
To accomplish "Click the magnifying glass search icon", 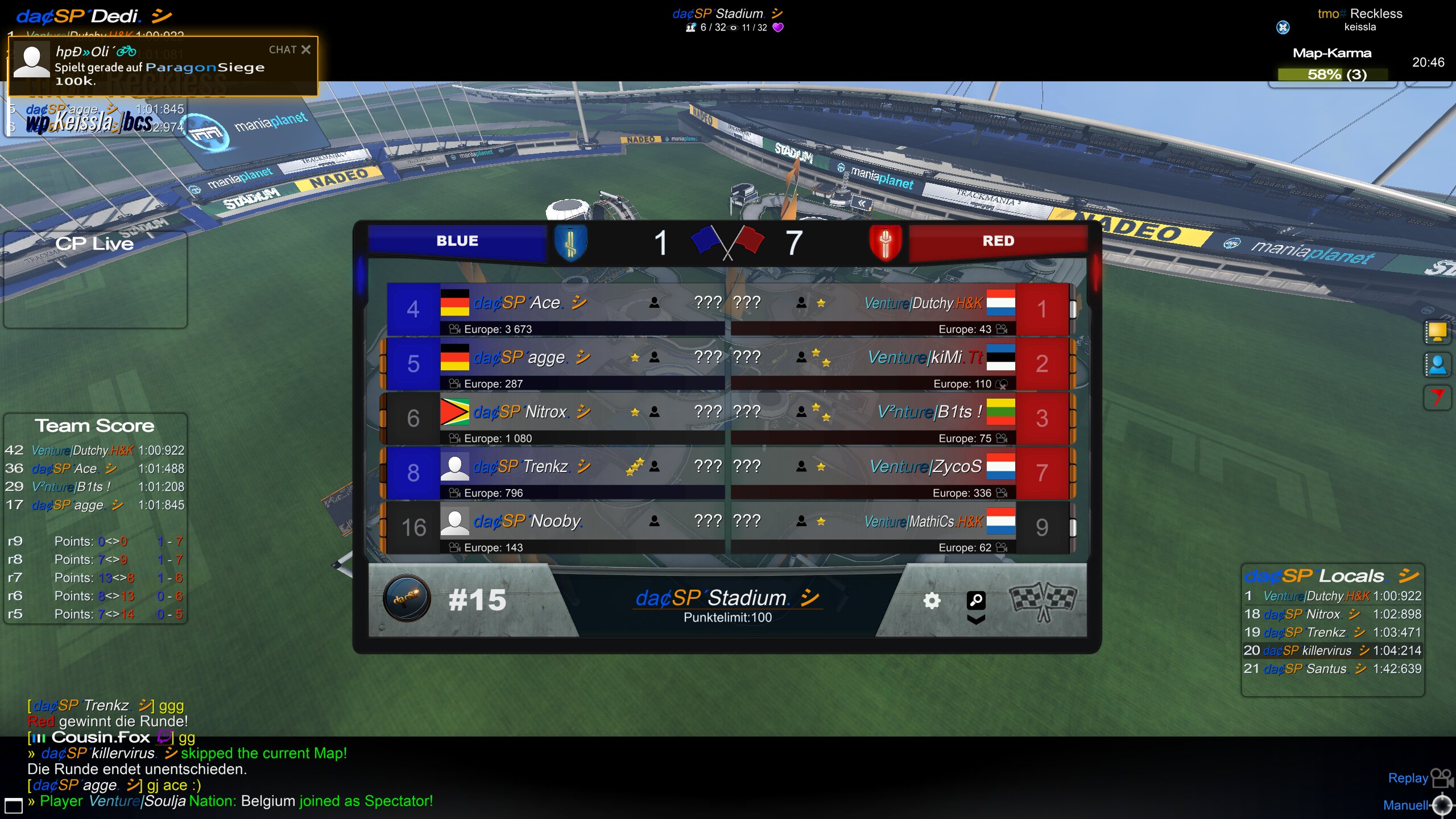I will pyautogui.click(x=976, y=599).
